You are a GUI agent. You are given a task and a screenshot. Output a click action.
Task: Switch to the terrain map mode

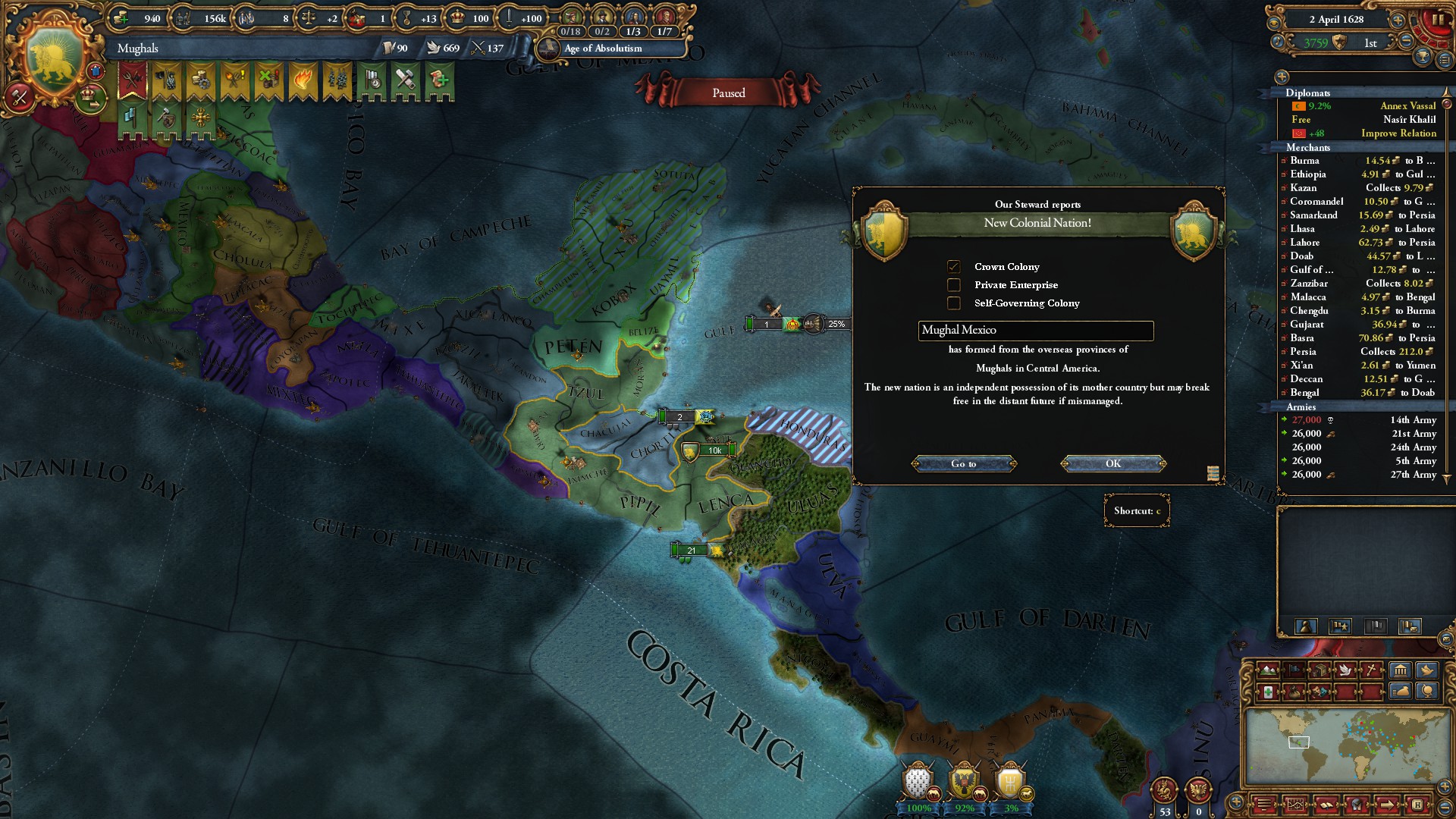[1267, 670]
